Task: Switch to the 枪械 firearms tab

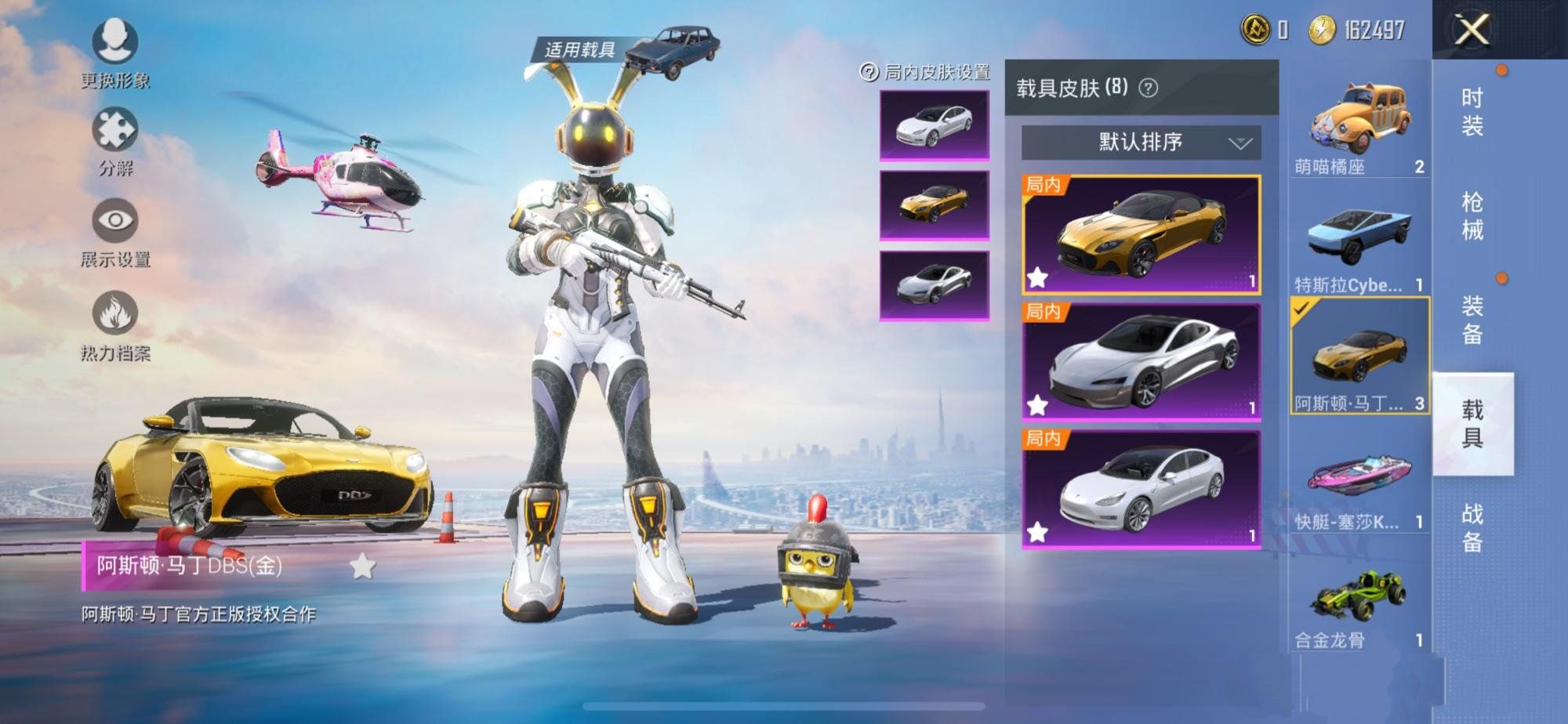Action: [1472, 215]
